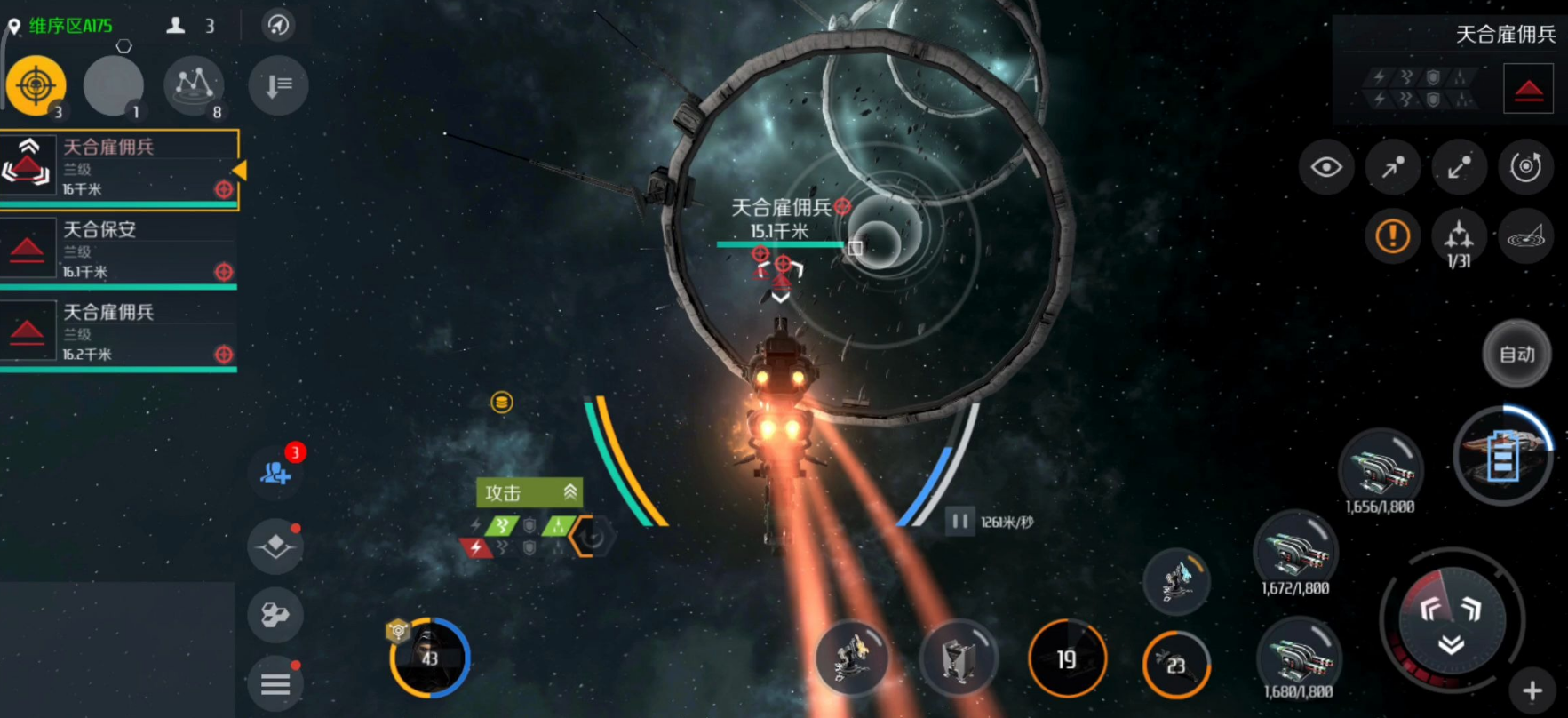Open the system map tab with 8

(194, 85)
